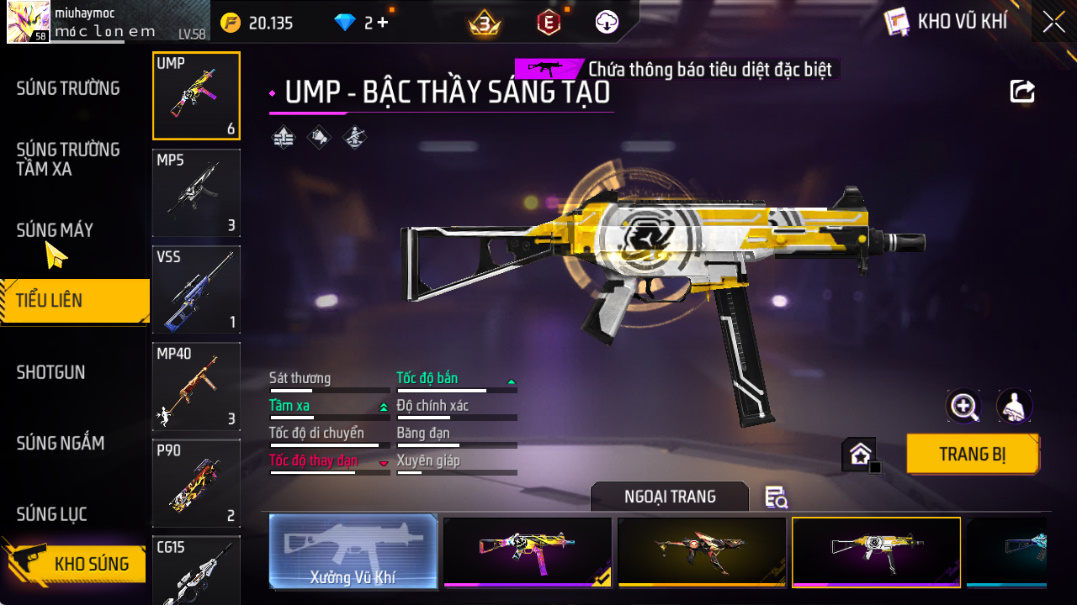
Task: Show the SÚNG NGẮM category
Action: (x=60, y=443)
